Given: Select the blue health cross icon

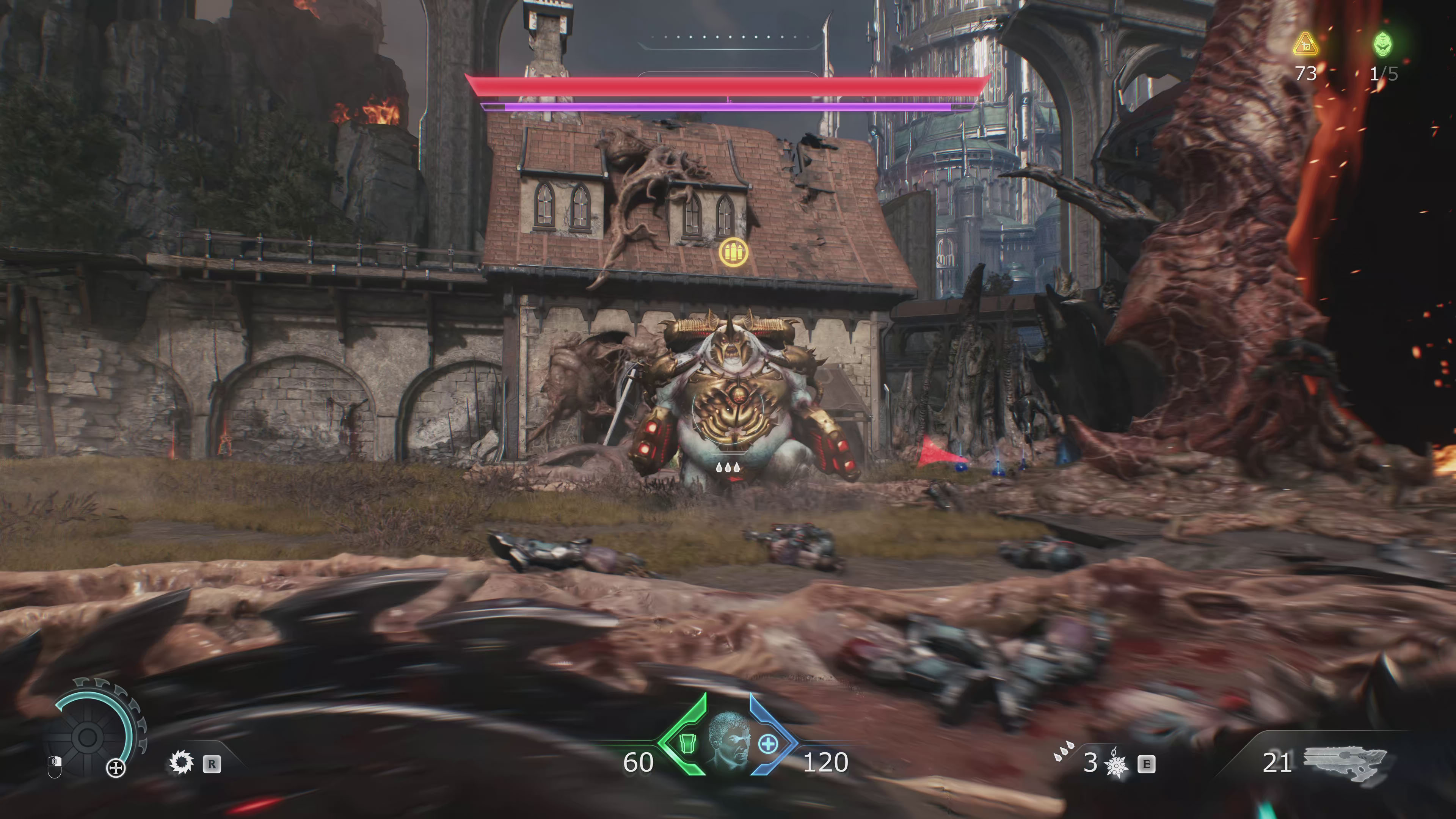Looking at the screenshot, I should (767, 744).
